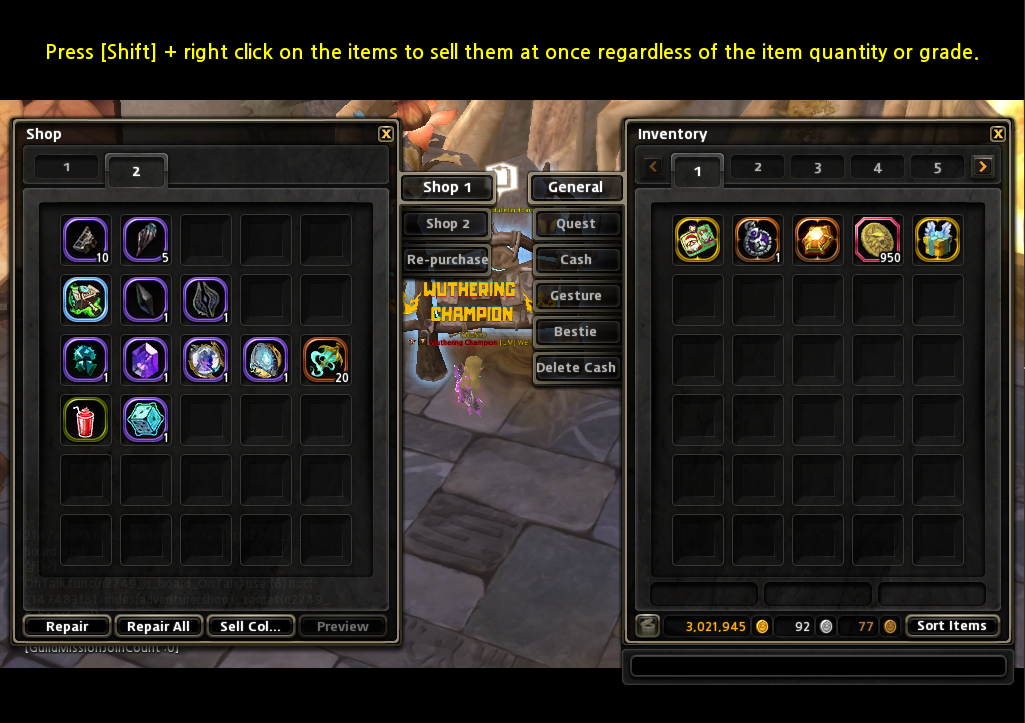1025x723 pixels.
Task: Show the Cash inventory category
Action: point(576,260)
